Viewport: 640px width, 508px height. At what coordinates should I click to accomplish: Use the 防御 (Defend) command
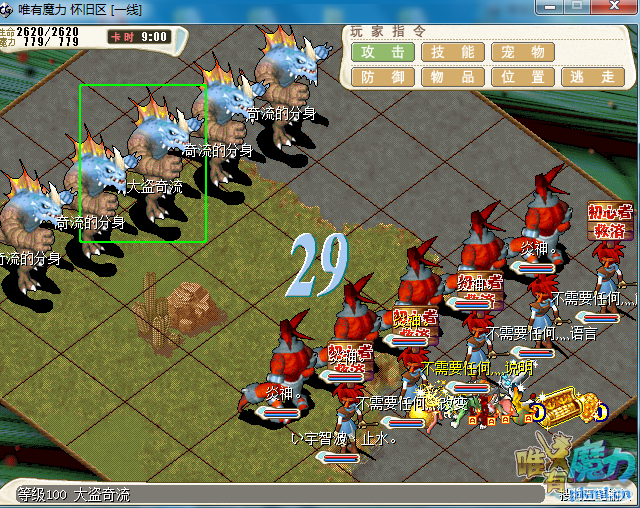(383, 77)
